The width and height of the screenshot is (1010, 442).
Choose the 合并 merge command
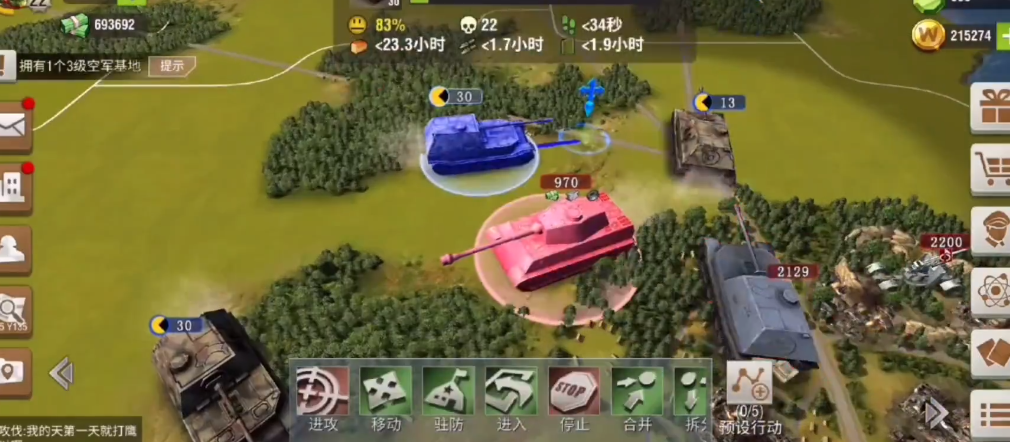pos(637,397)
